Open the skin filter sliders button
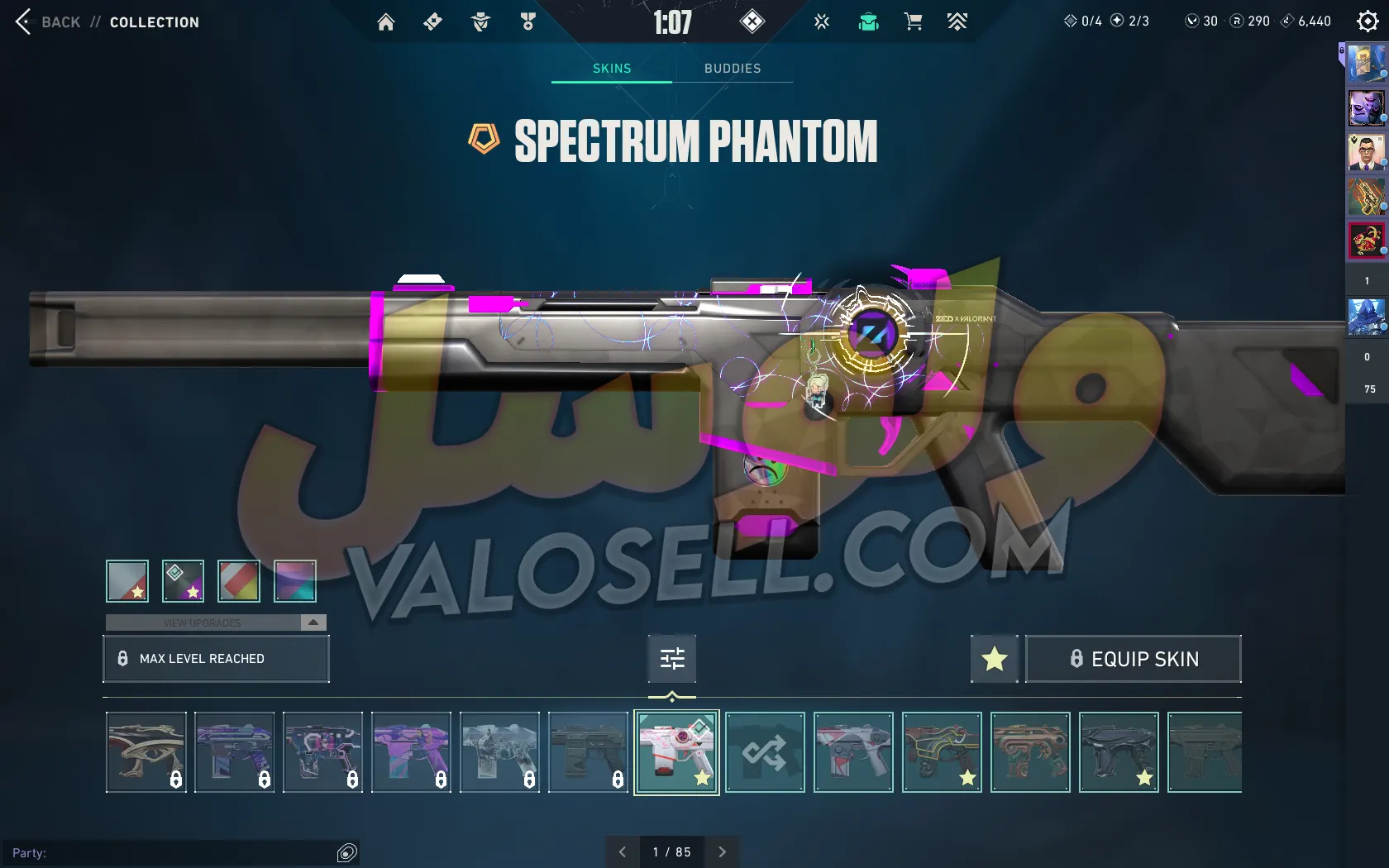Screen dimensions: 1389x868 (x=672, y=659)
